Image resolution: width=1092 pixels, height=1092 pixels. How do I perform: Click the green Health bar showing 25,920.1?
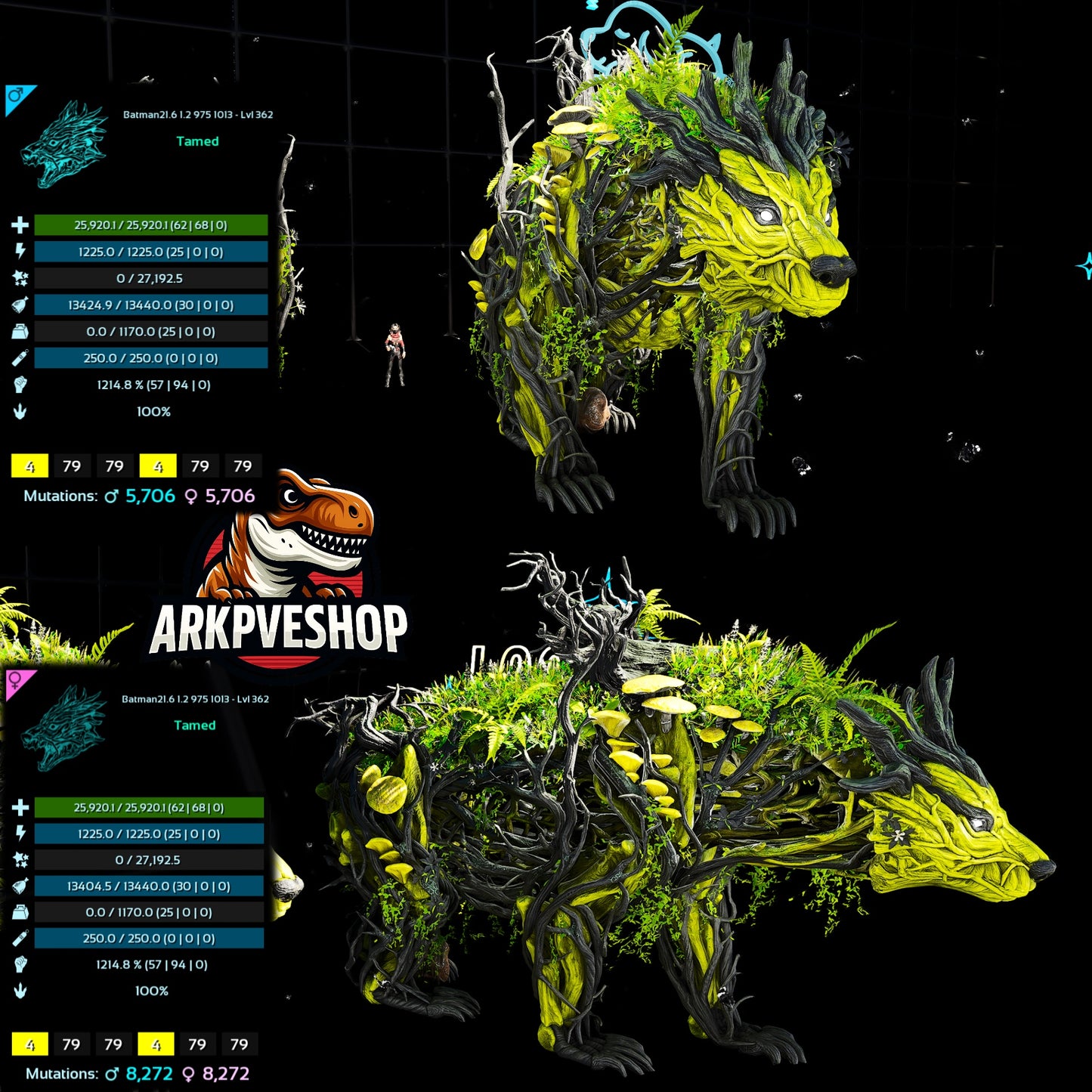coord(148,224)
